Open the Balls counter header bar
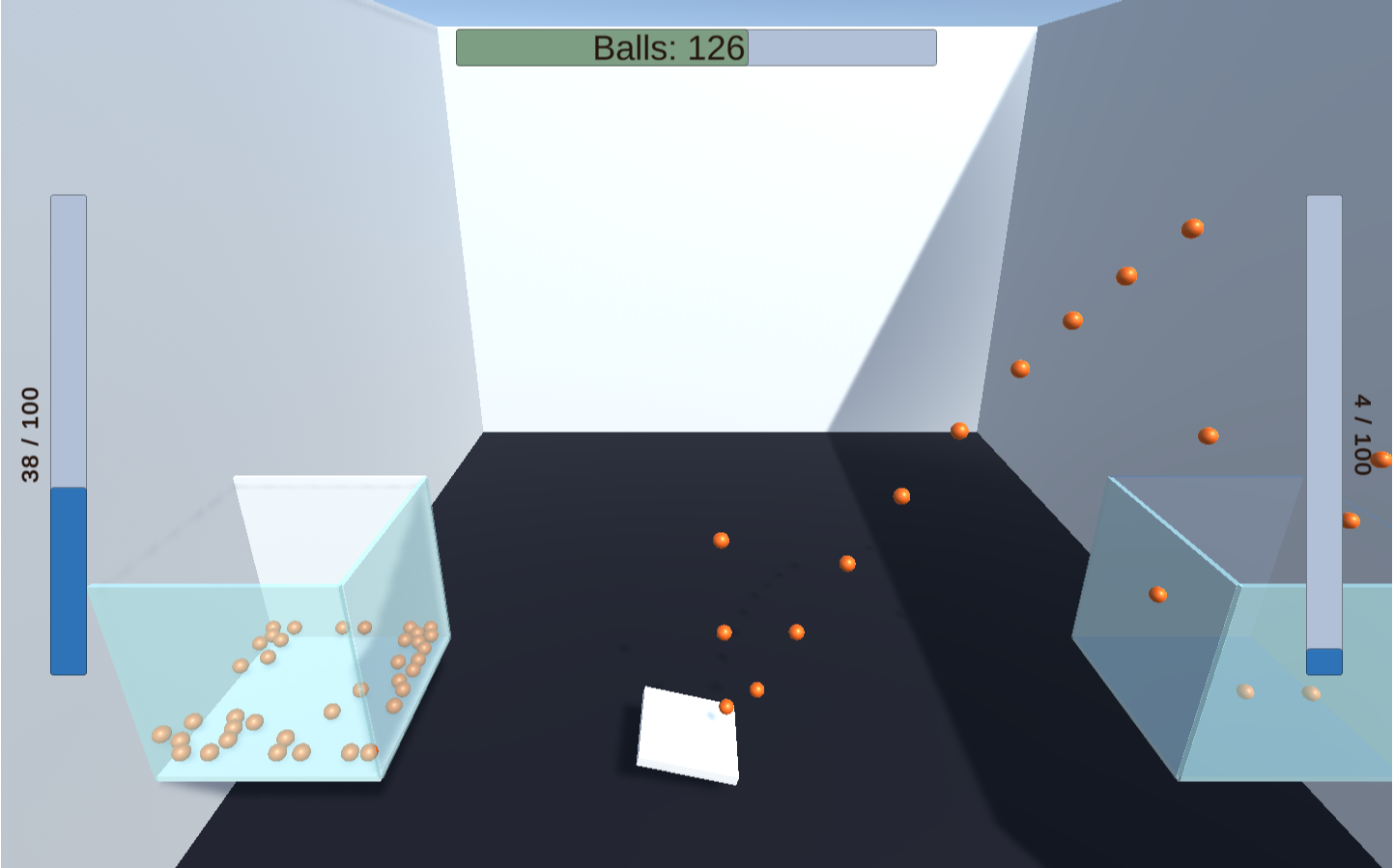The image size is (1394, 868). 696,45
